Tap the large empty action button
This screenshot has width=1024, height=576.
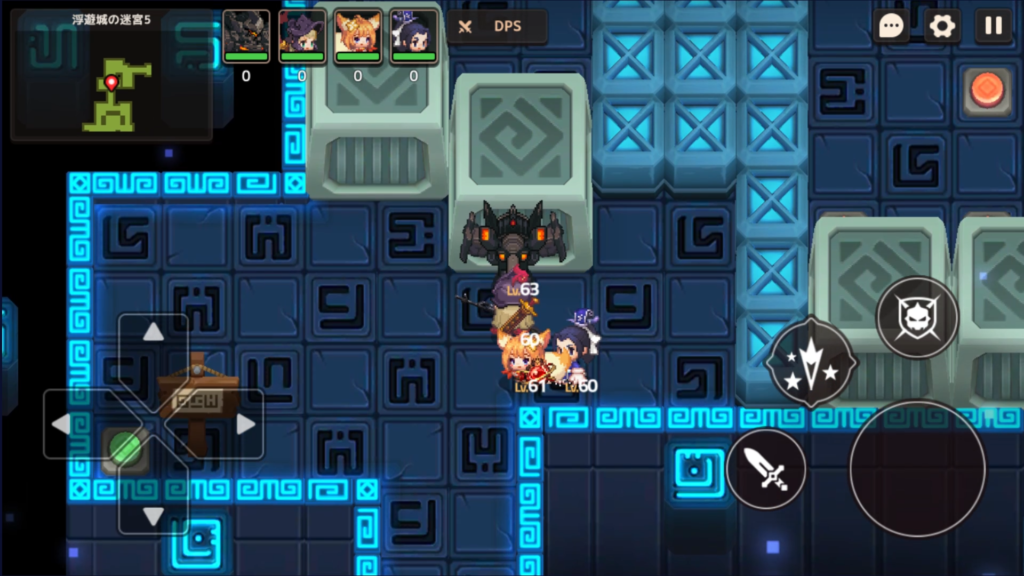coord(917,468)
